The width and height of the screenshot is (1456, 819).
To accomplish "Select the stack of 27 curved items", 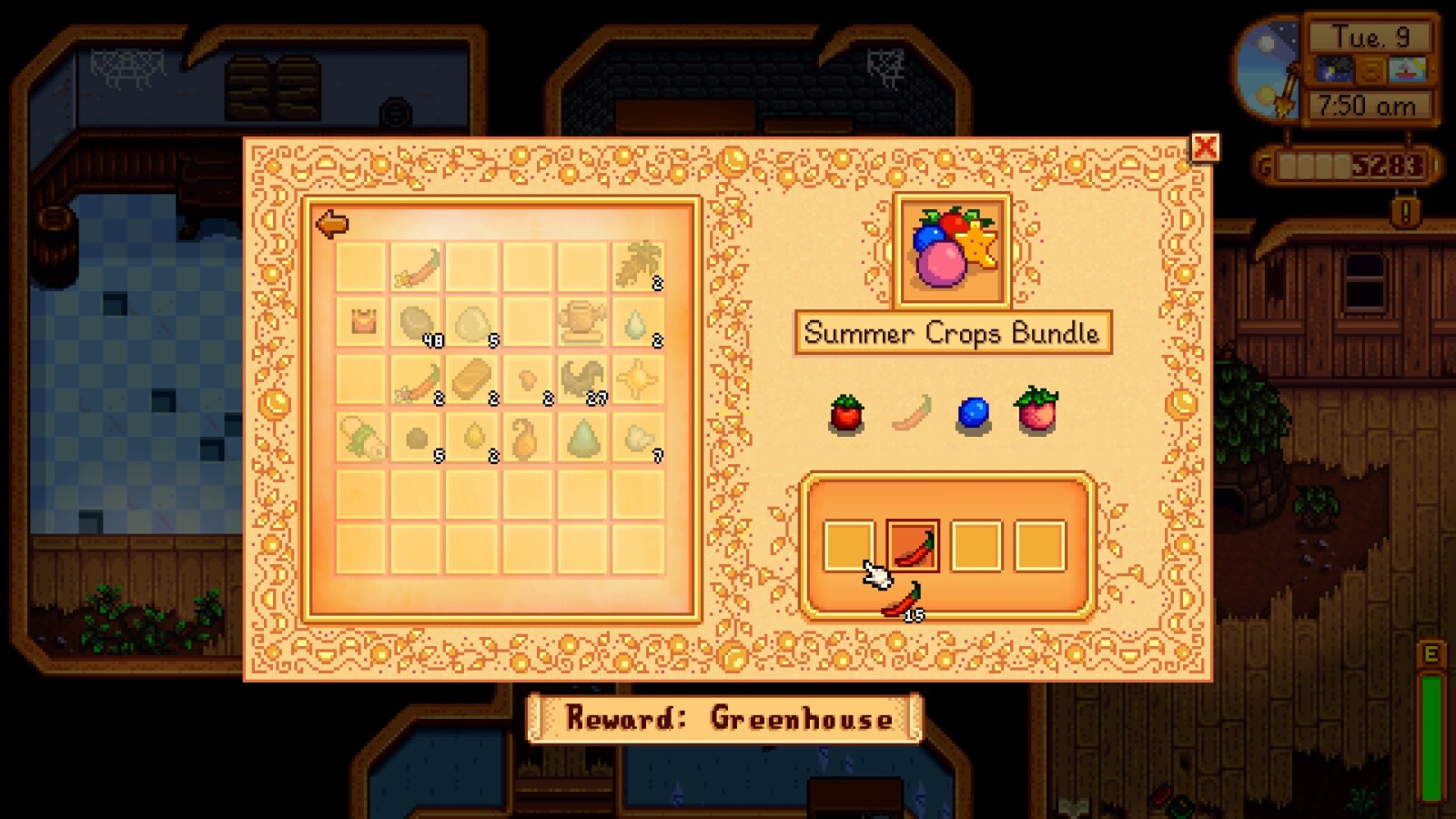I will tap(582, 379).
